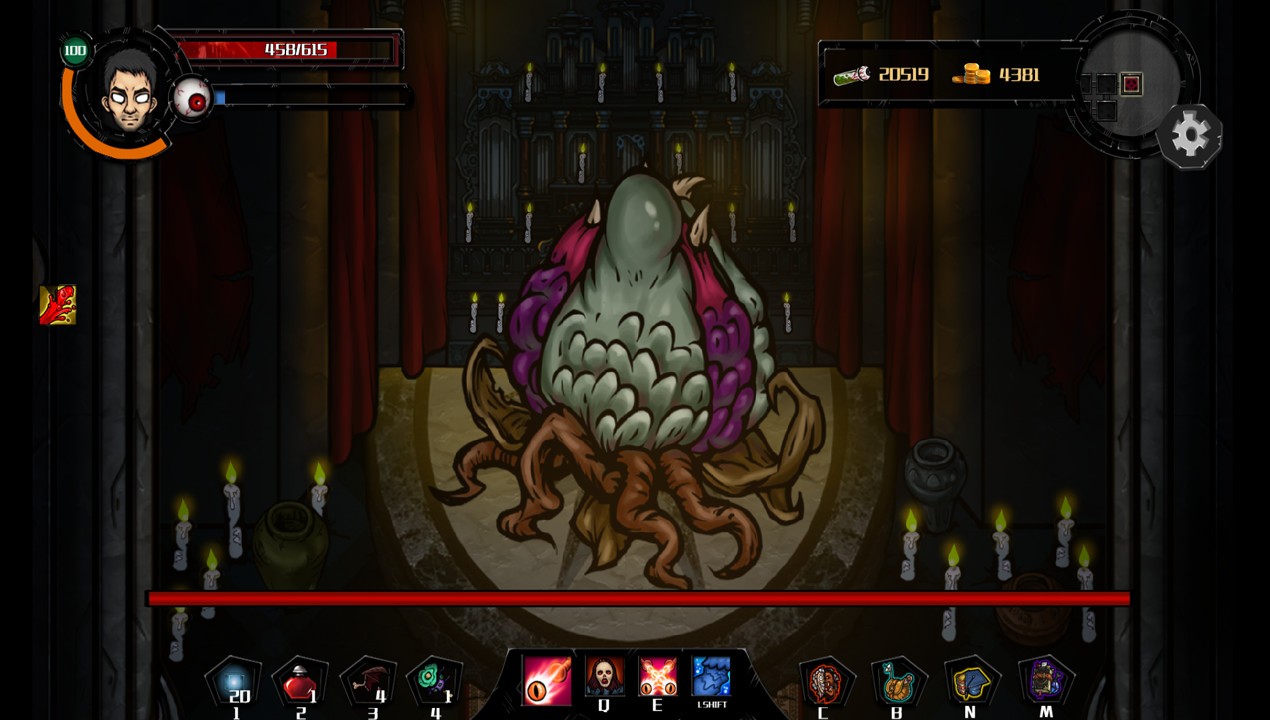
Task: Open the brain icon menu labeled C
Action: [x=824, y=681]
